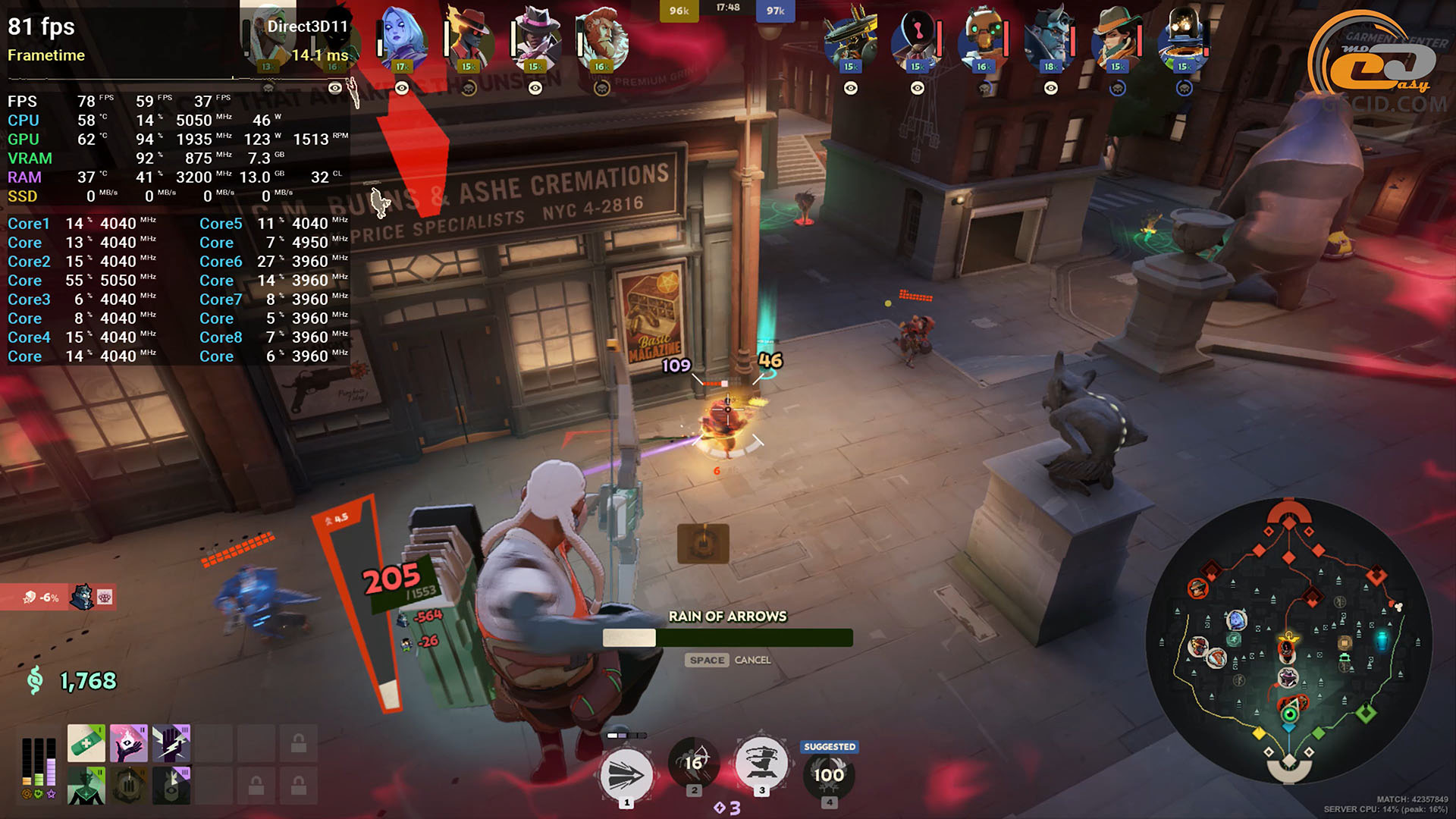Click the dimmed ammo gear item

(129, 786)
